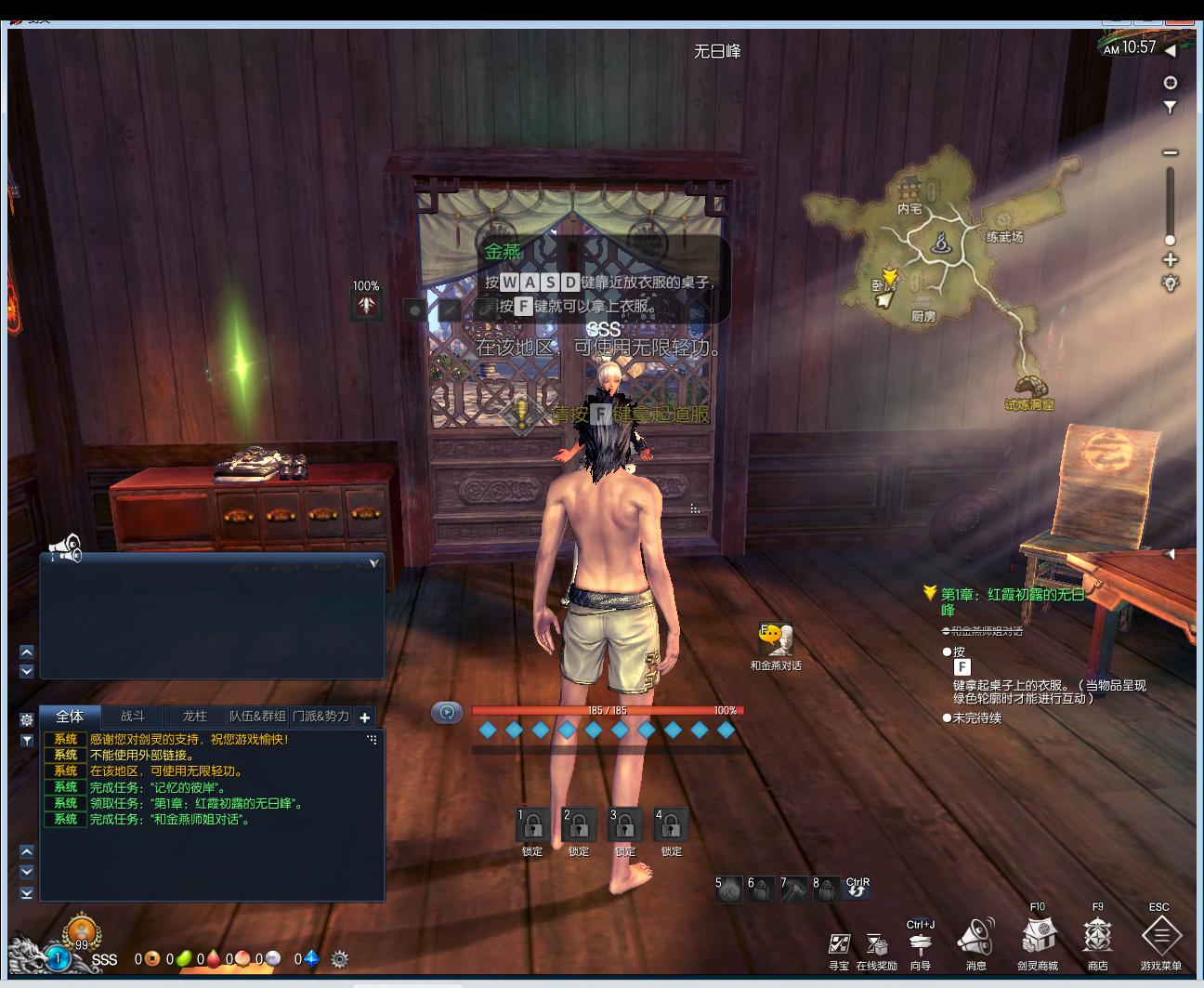Viewport: 1204px width, 988px height.
Task: Open chat settings gear beside 全体 tab
Action: [27, 719]
